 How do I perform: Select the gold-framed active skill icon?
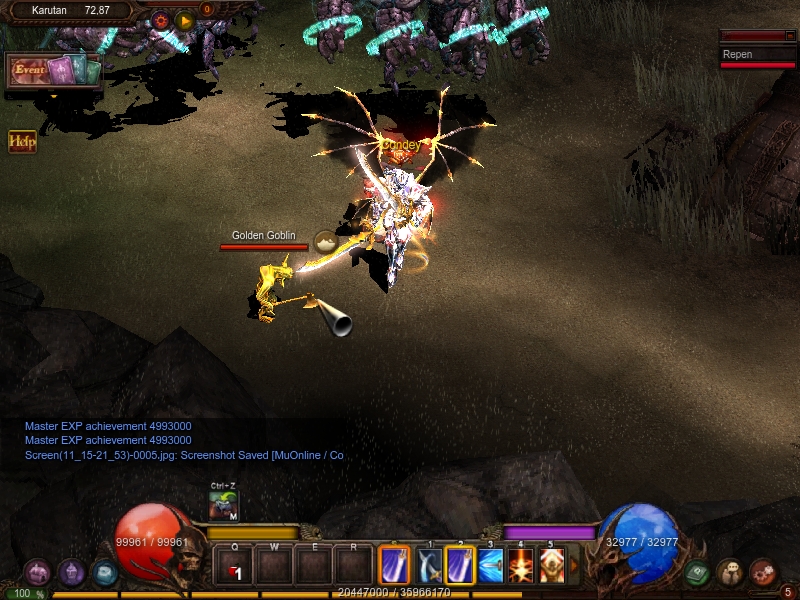click(394, 565)
